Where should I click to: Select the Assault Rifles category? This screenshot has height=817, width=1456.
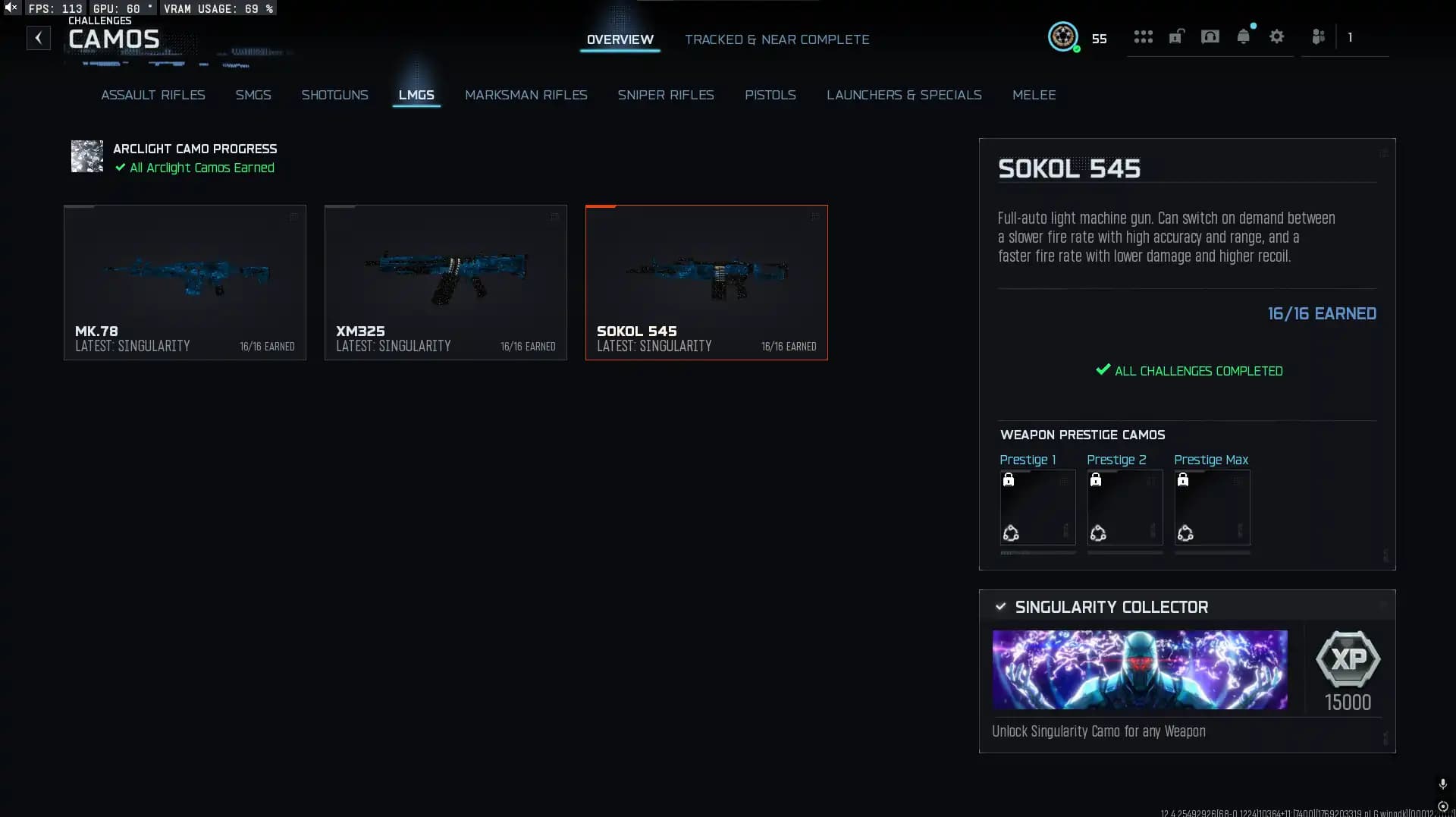pos(153,95)
